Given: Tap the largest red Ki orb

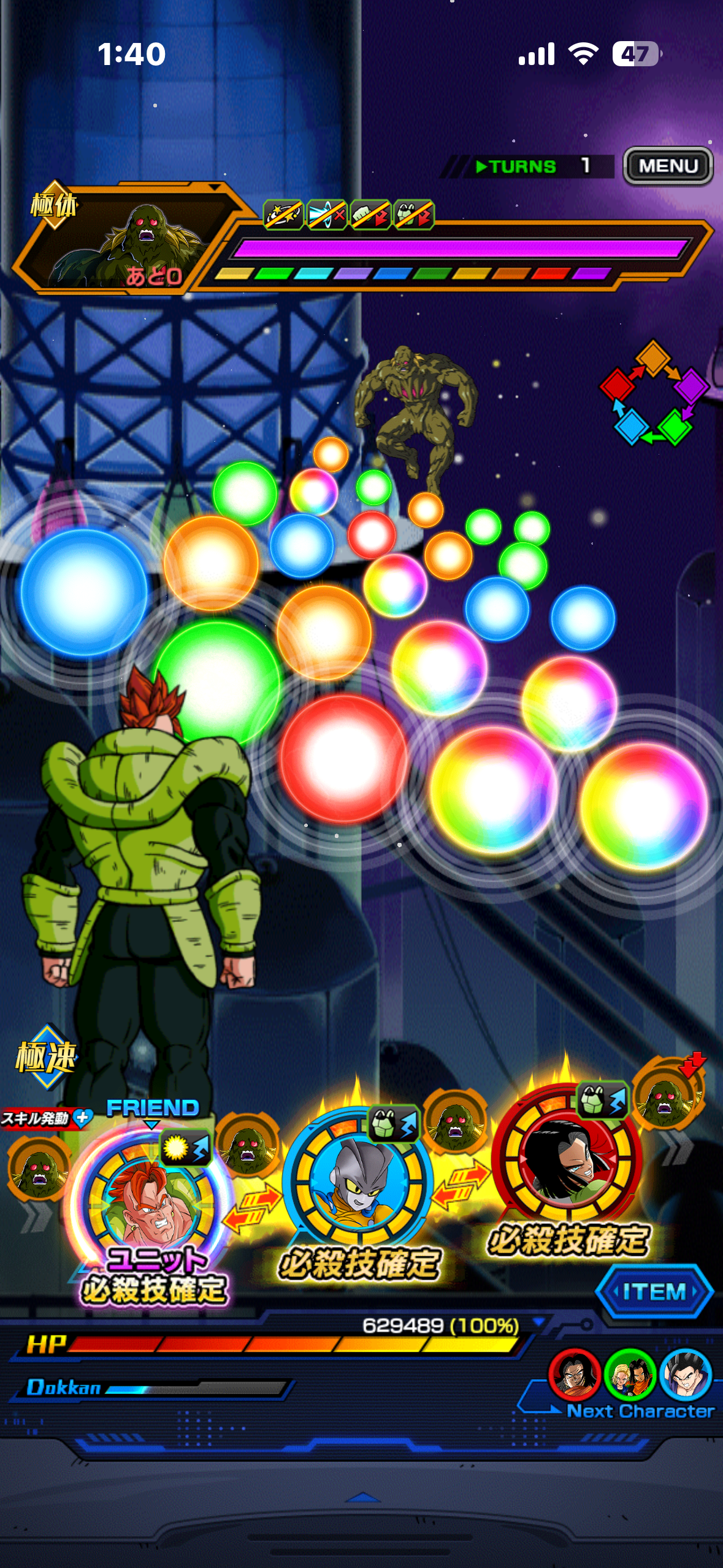Looking at the screenshot, I should (x=343, y=759).
